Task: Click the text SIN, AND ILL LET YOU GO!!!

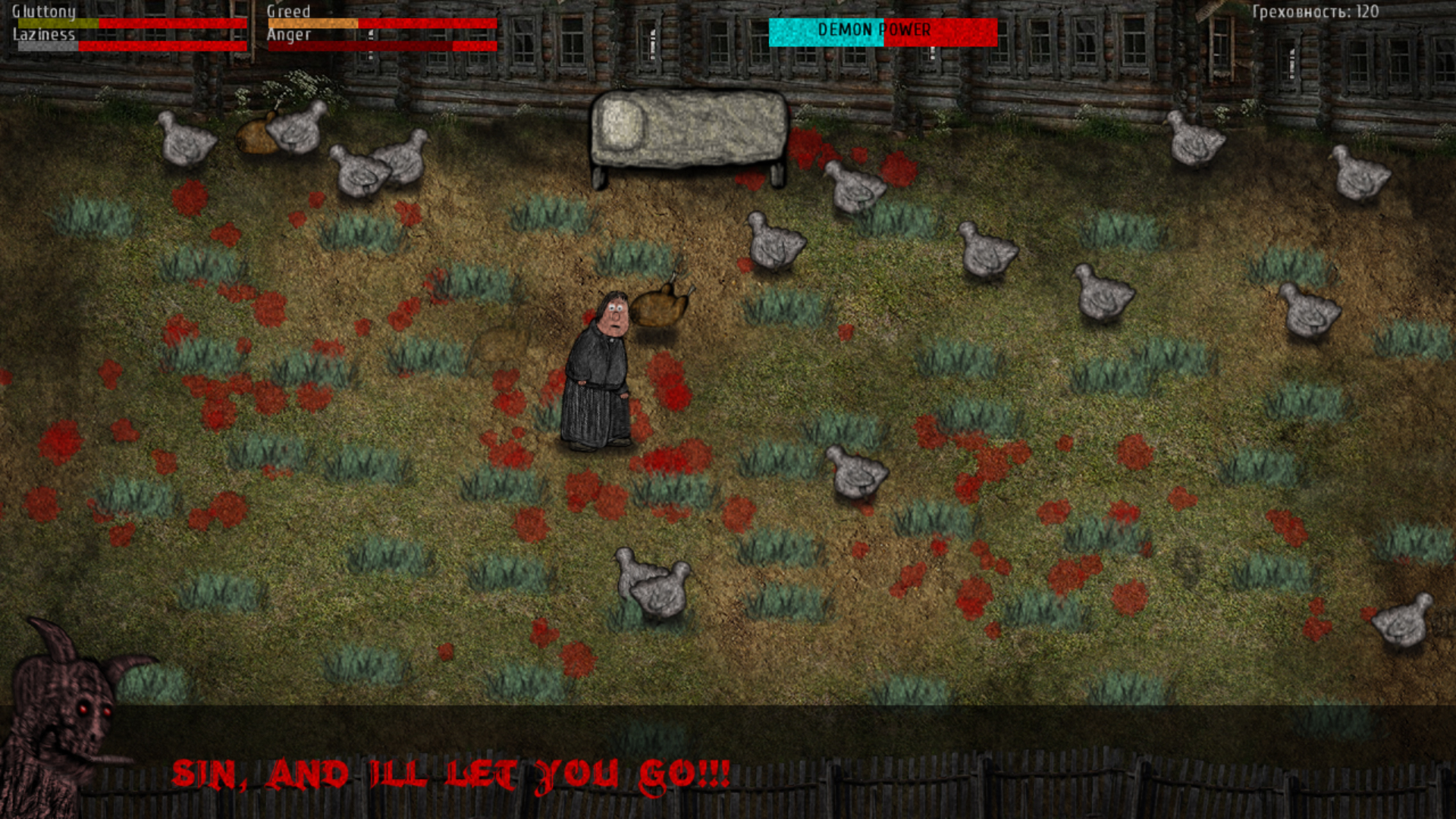Action: tap(451, 773)
